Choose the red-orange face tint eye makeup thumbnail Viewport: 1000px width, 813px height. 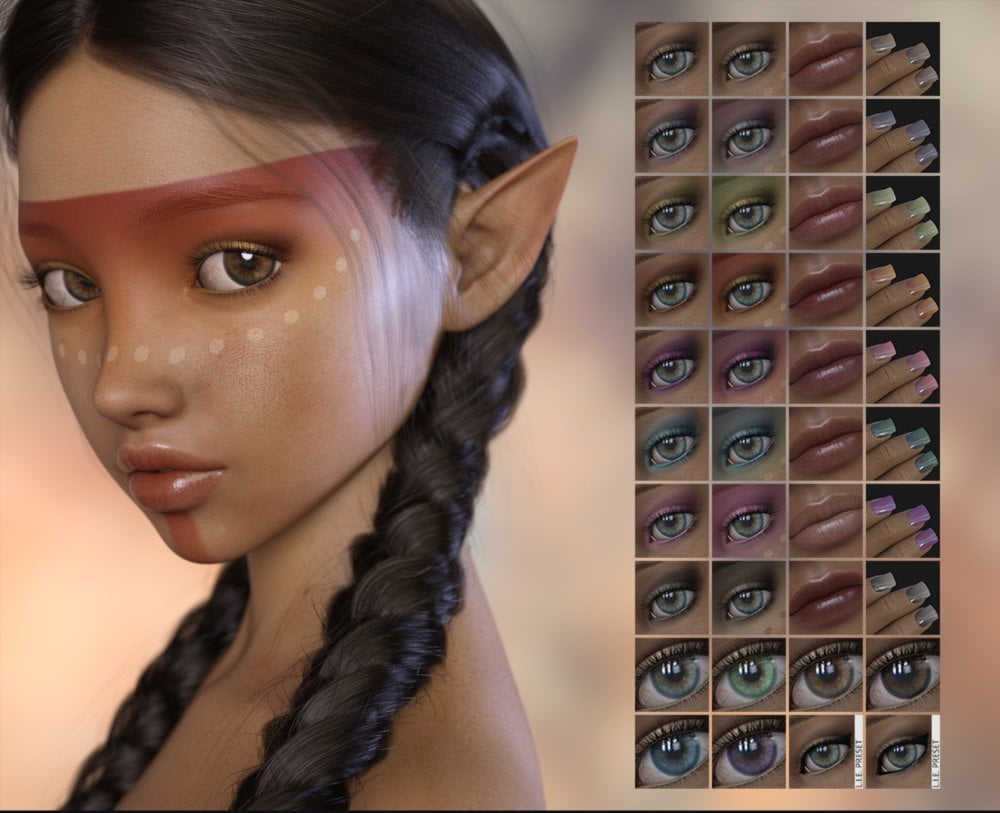(749, 290)
